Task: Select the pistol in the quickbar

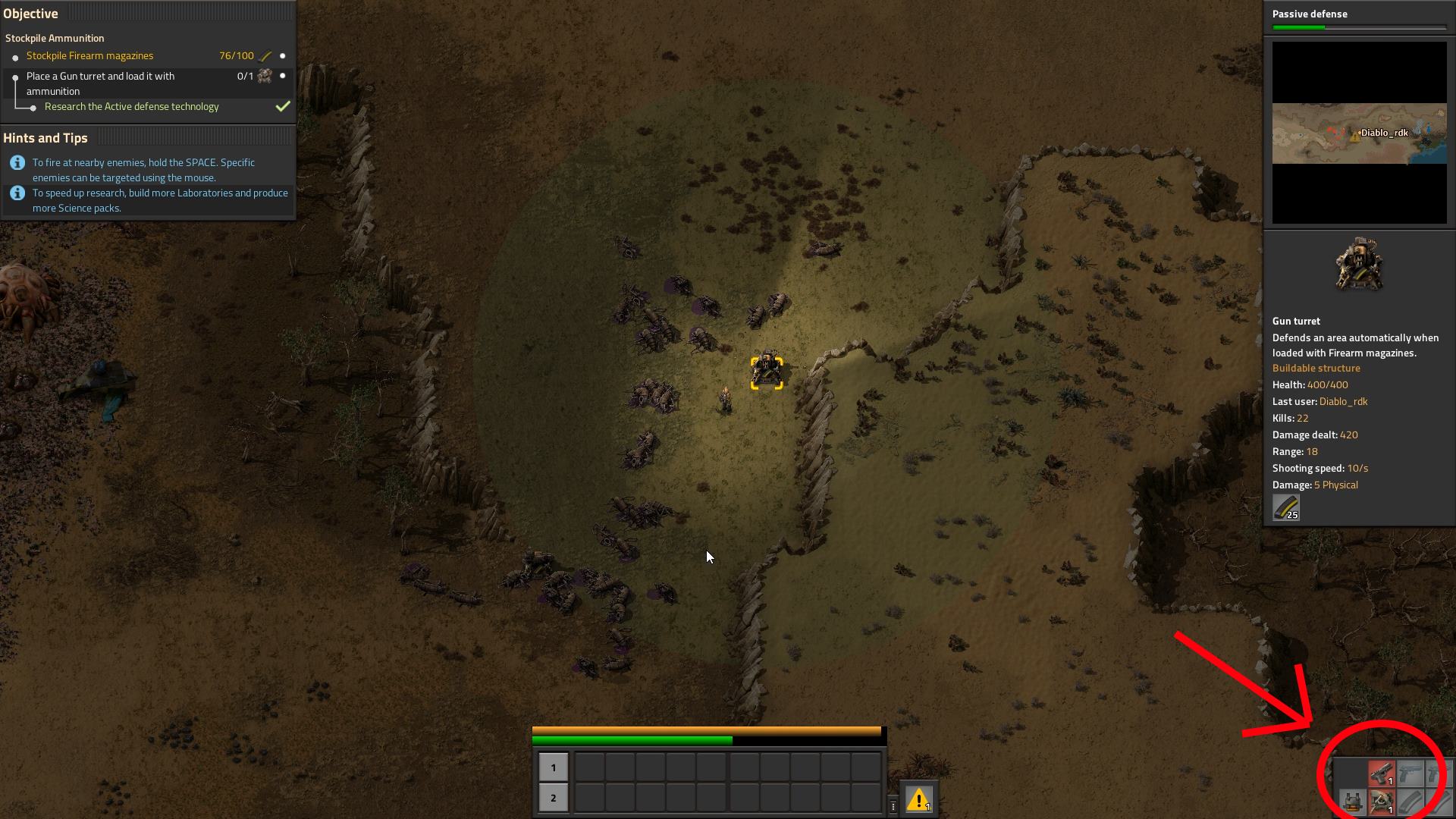Action: [x=1382, y=772]
